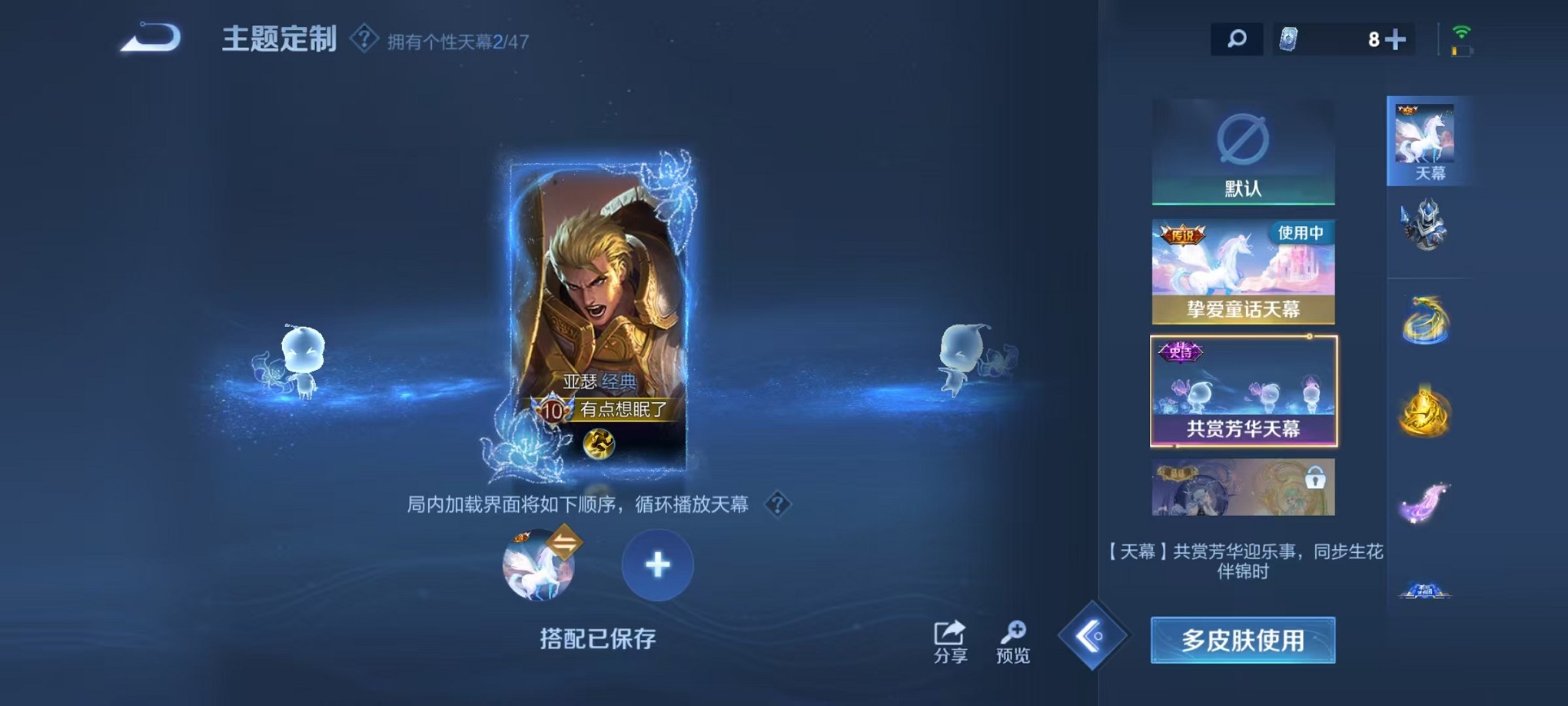Image resolution: width=1568 pixels, height=706 pixels.
Task: Select the 默认 default canopy option
Action: pos(1243,152)
